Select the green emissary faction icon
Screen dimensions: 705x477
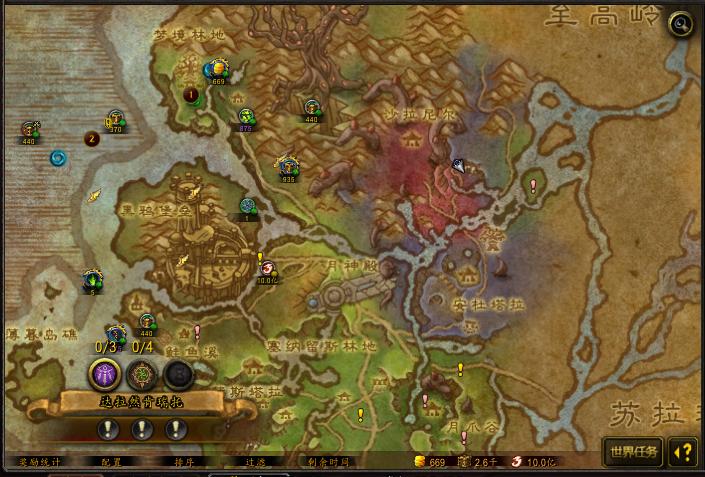[142, 374]
